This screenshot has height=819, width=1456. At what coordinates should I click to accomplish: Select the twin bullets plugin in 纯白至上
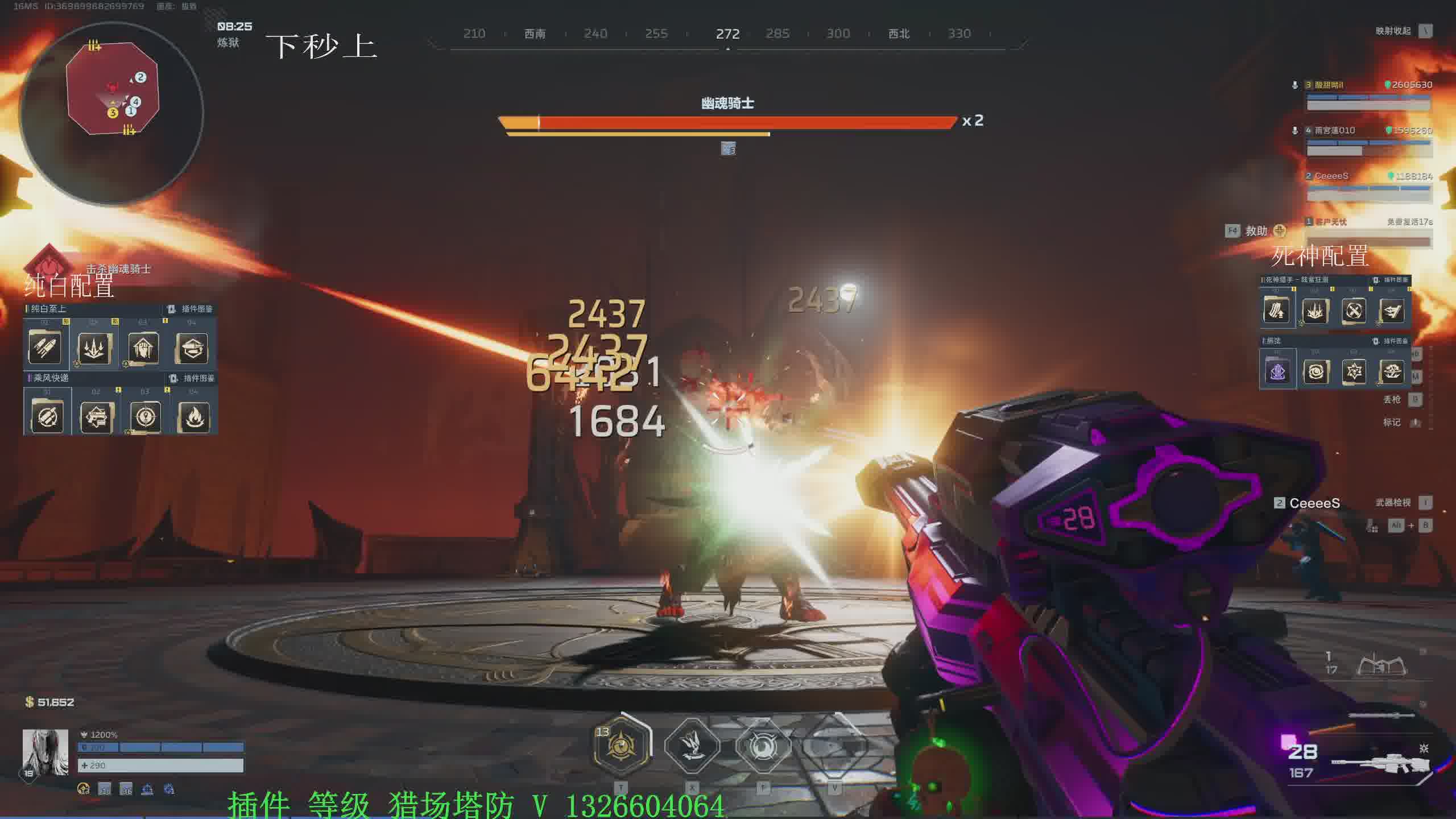click(45, 347)
